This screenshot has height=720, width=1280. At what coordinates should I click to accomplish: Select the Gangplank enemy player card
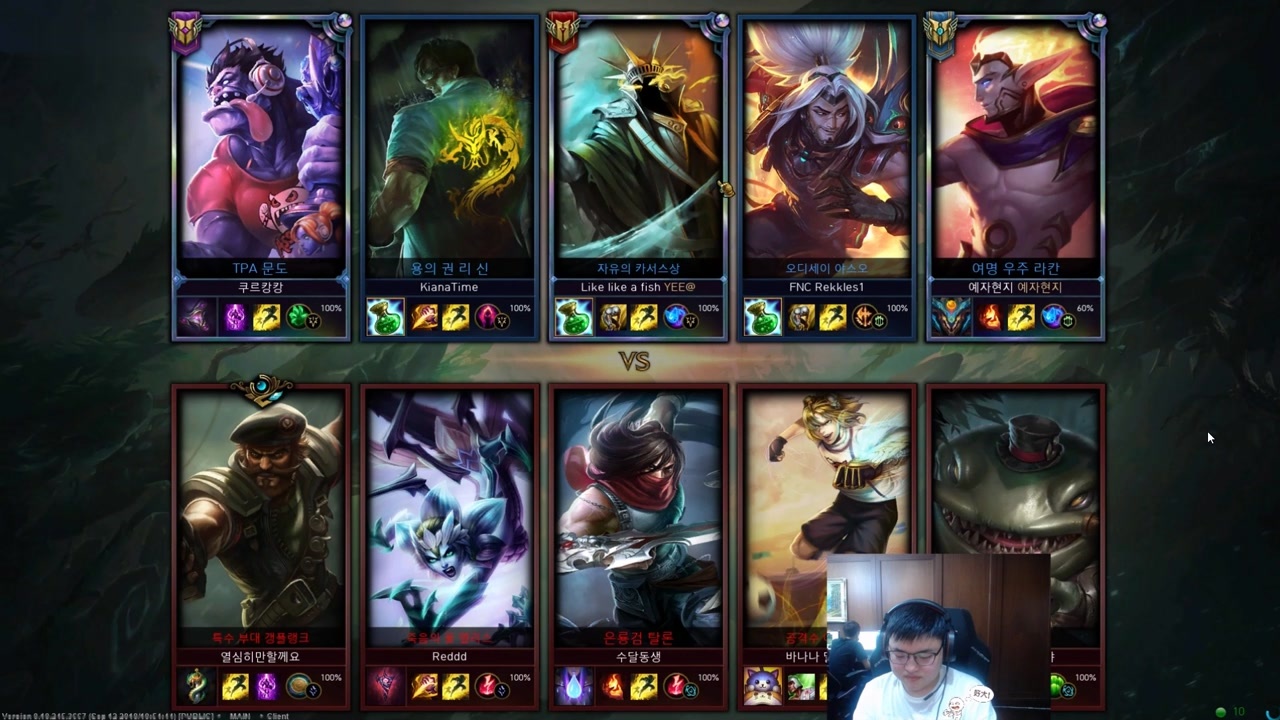point(261,510)
